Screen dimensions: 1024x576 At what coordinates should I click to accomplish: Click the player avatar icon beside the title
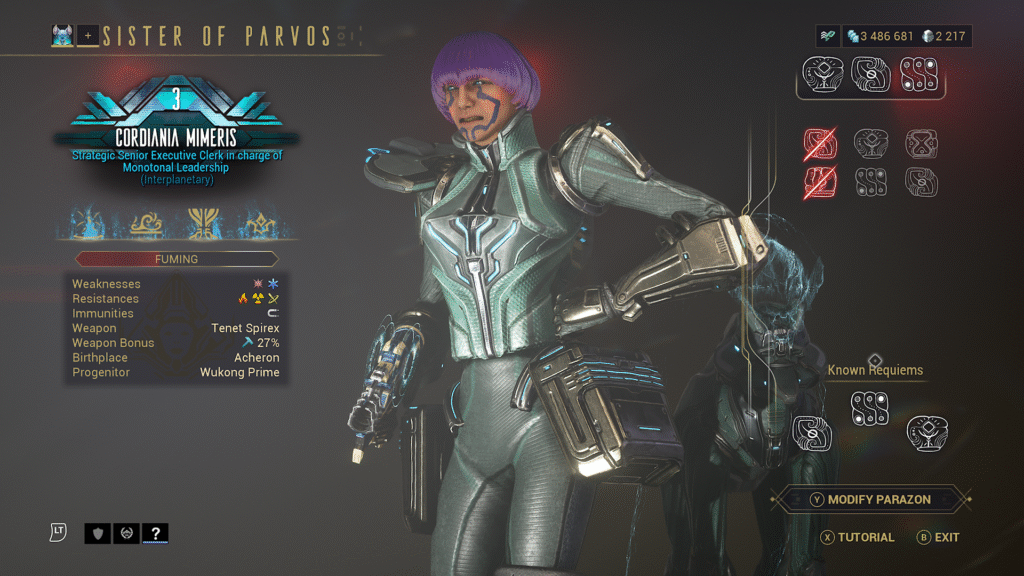tap(63, 37)
